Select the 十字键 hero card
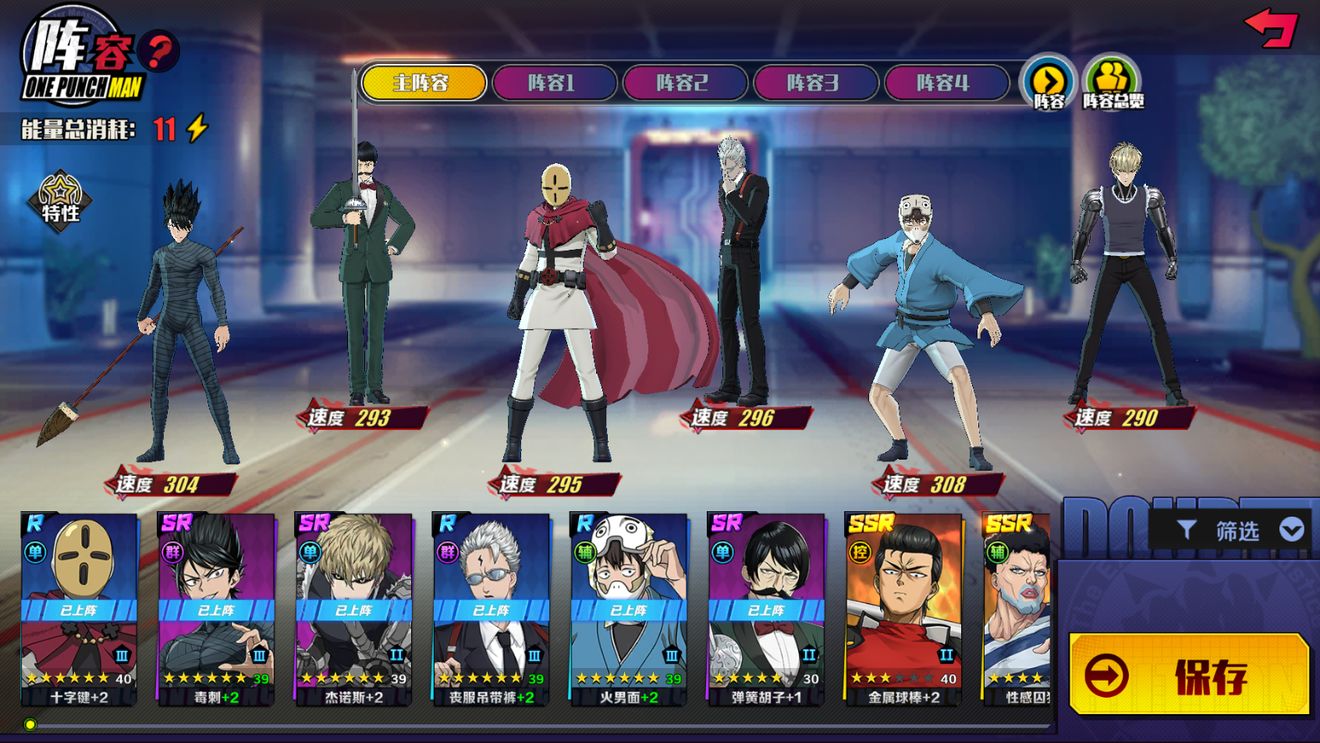Viewport: 1320px width, 743px height. pyautogui.click(x=79, y=608)
